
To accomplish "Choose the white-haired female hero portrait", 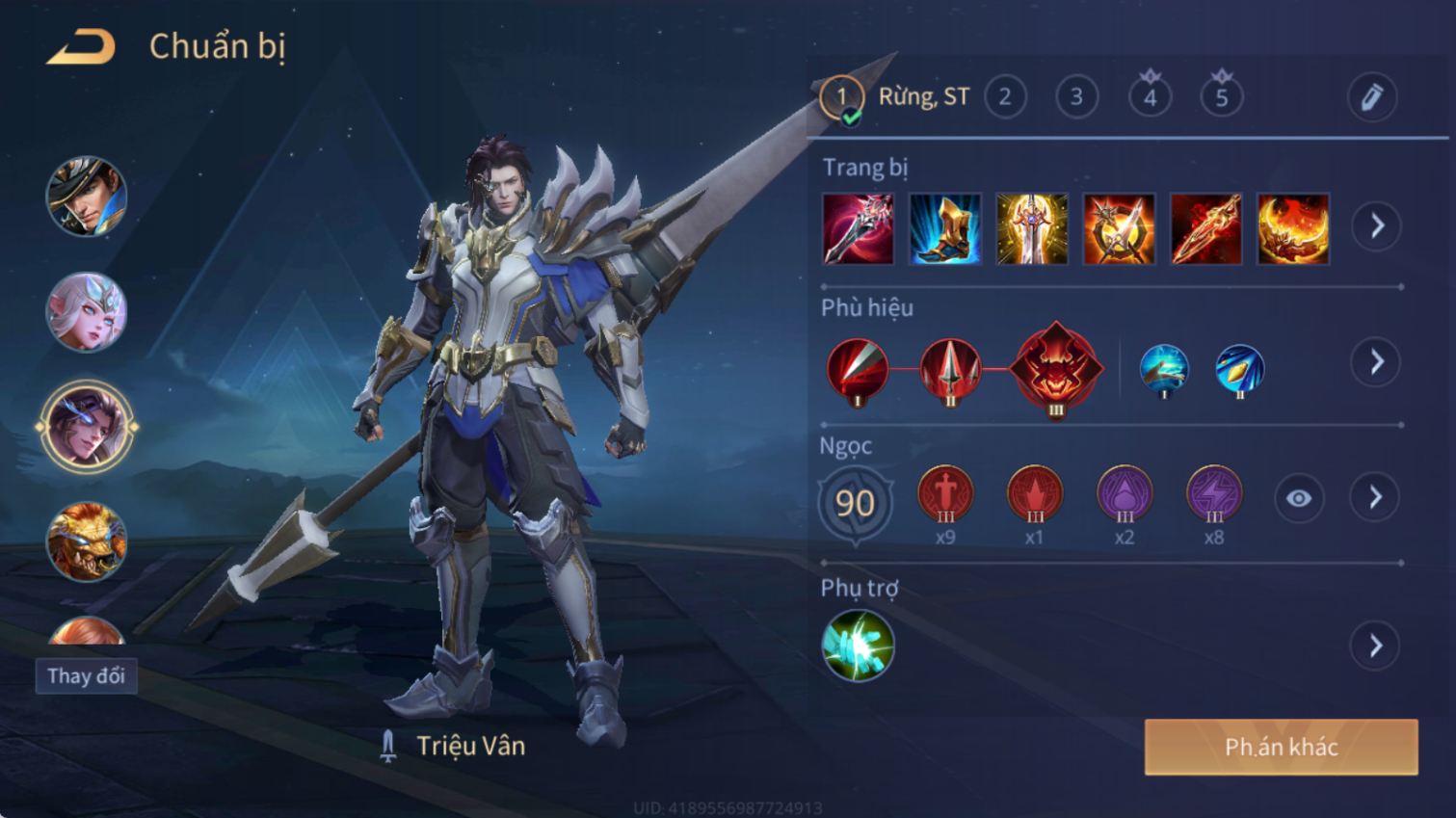I will point(87,312).
